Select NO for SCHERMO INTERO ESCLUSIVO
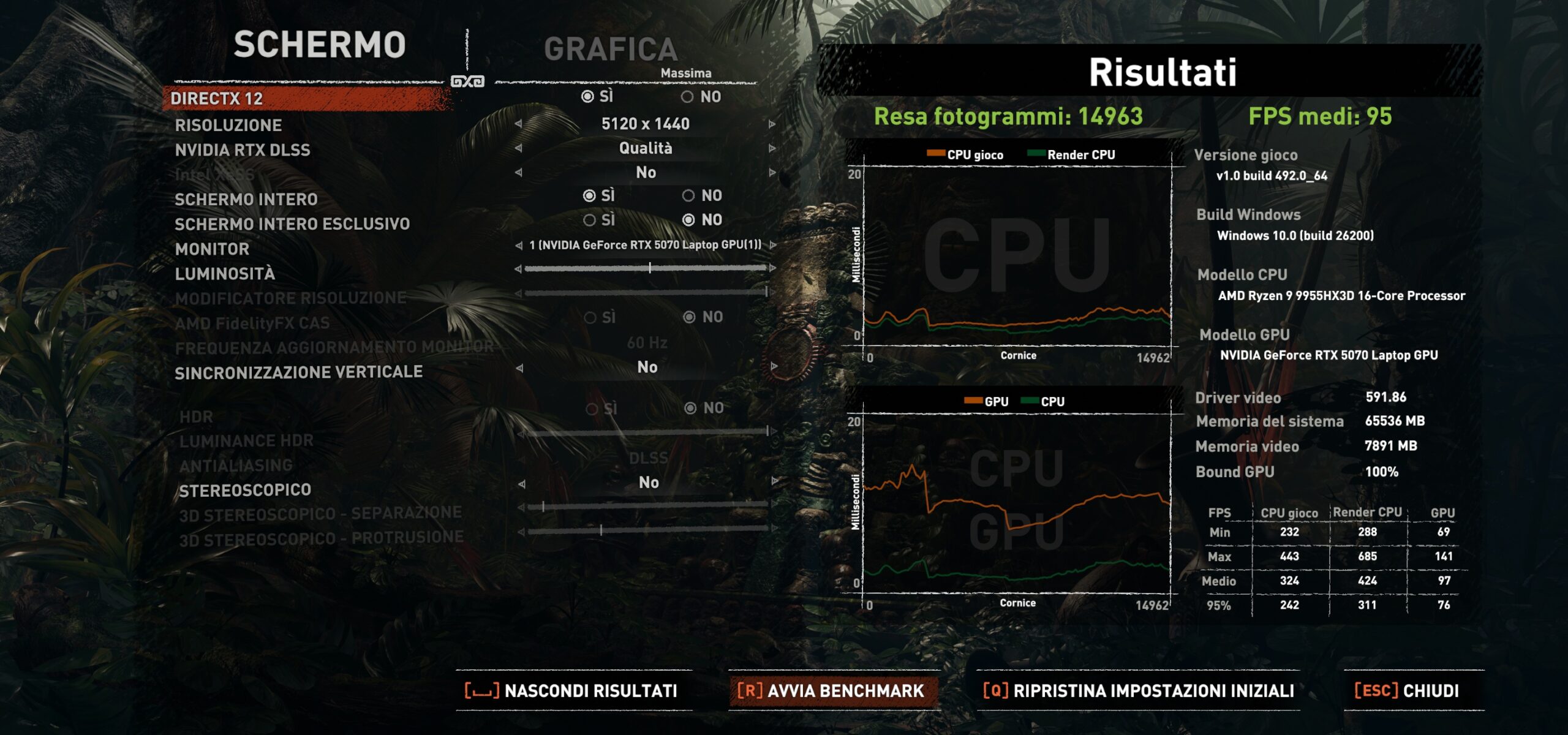This screenshot has height=735, width=1568. 689,220
